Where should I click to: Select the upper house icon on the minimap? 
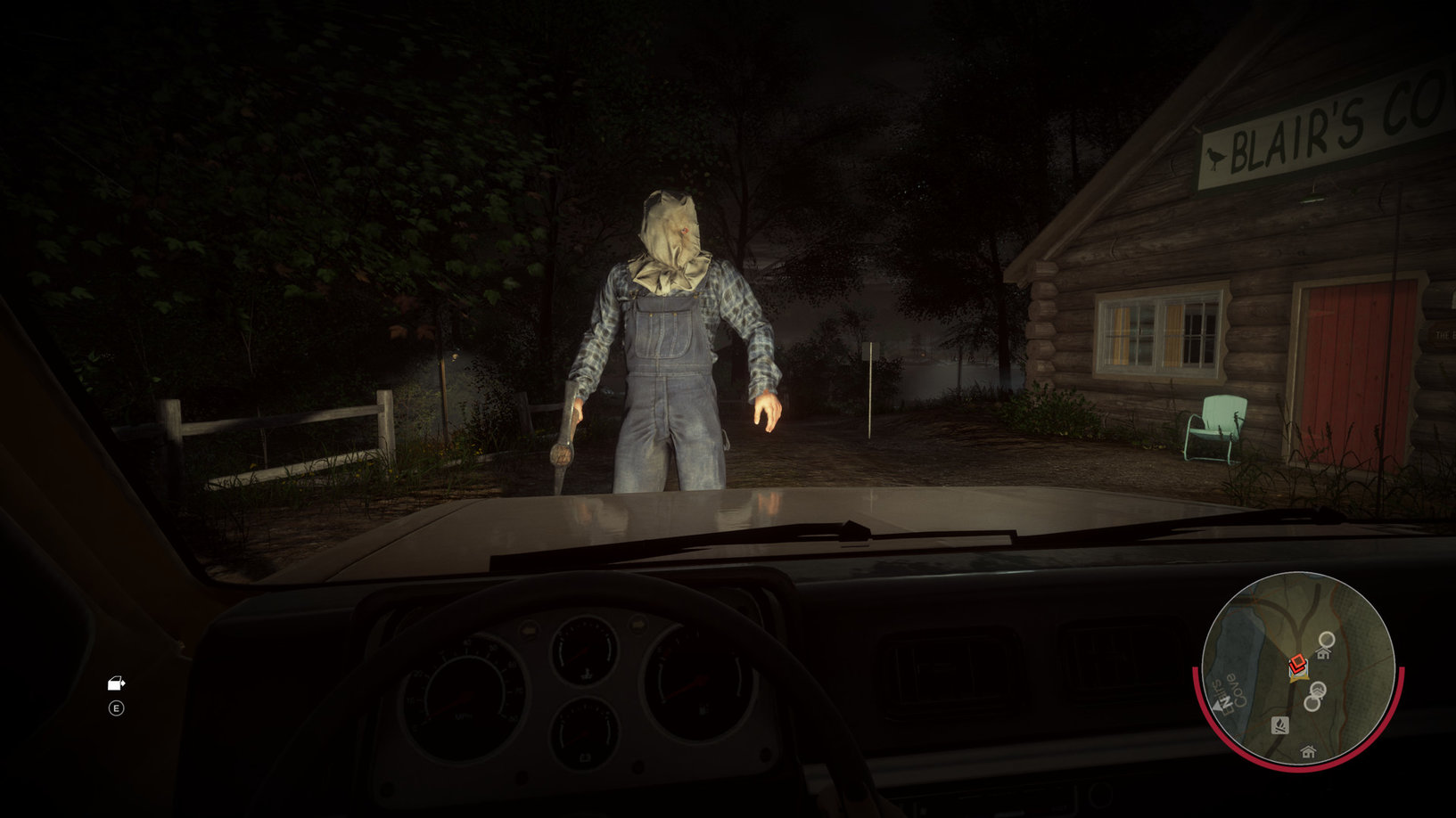point(1324,653)
